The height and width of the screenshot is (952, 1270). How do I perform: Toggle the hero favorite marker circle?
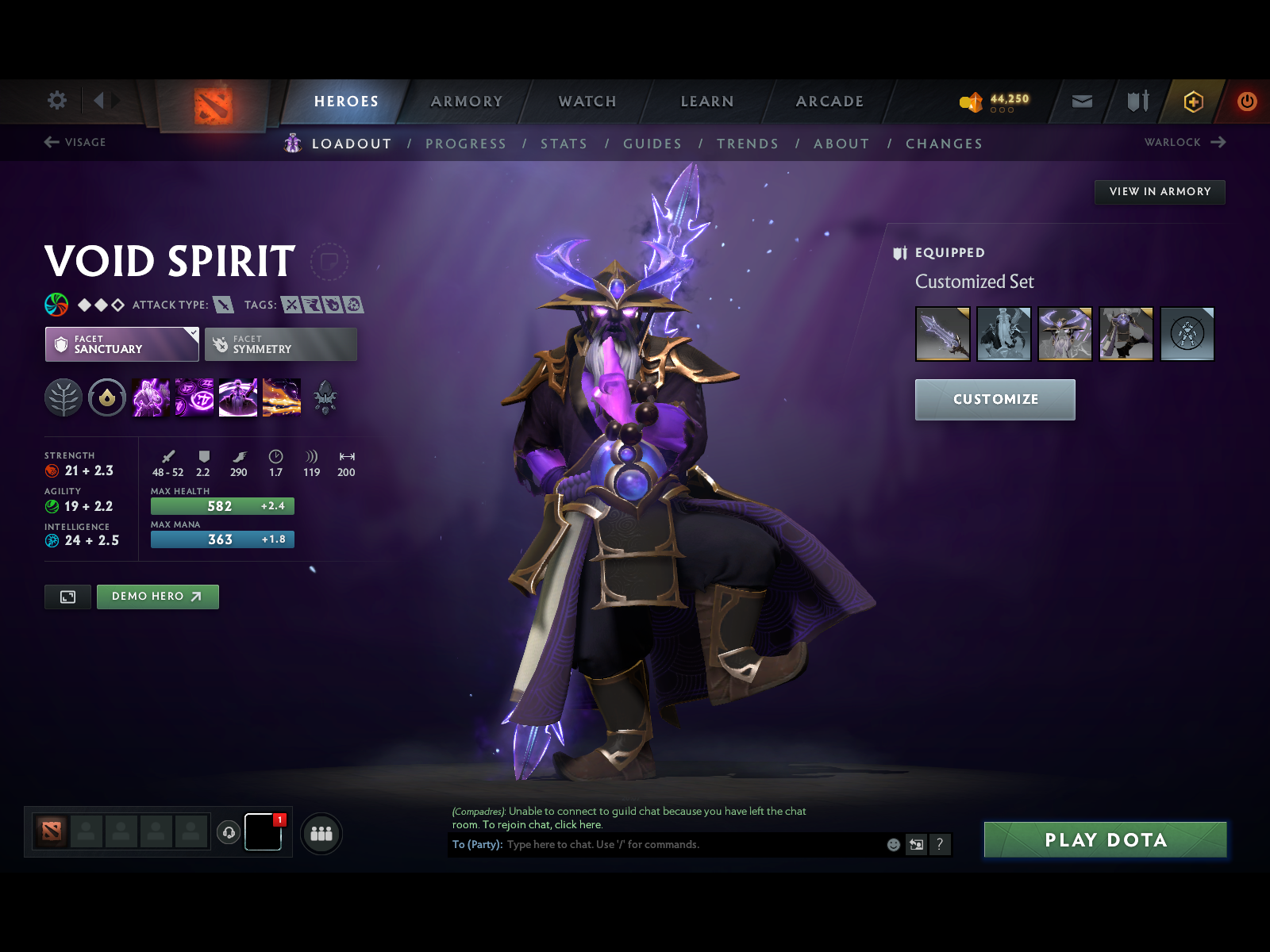[330, 263]
